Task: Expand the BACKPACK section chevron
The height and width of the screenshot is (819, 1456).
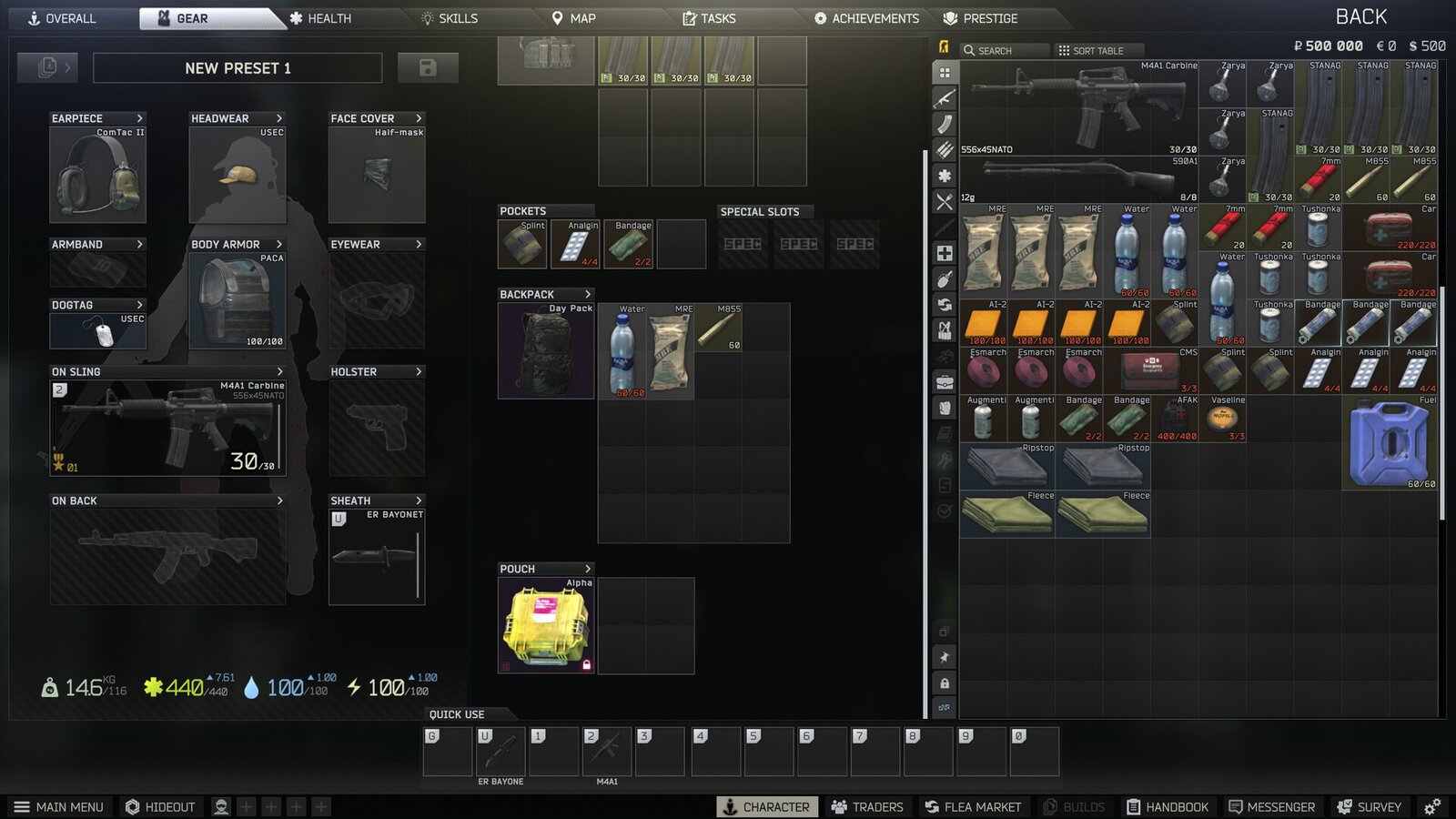Action: pos(590,294)
